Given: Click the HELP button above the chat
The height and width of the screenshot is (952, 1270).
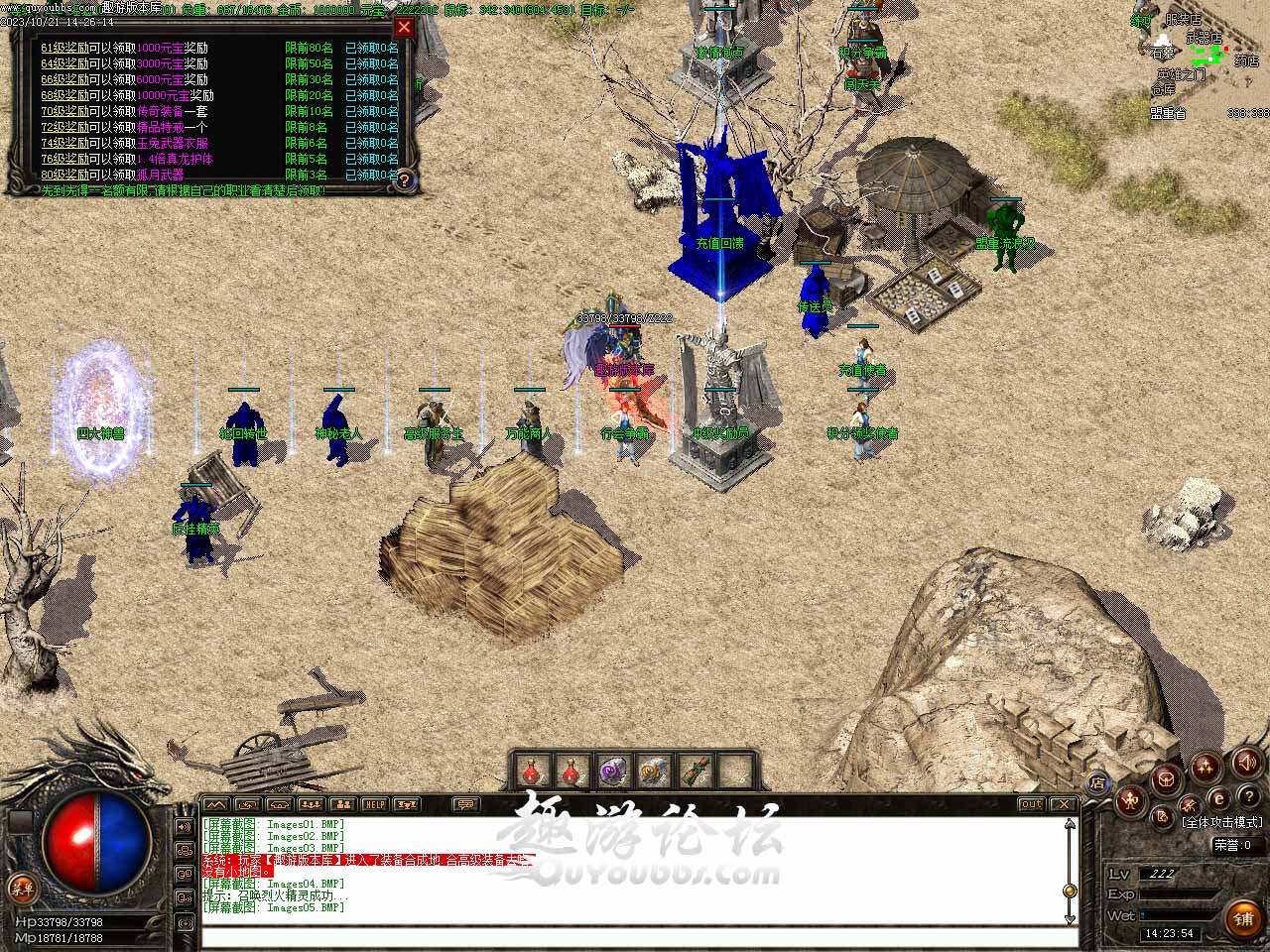Looking at the screenshot, I should pos(374,804).
